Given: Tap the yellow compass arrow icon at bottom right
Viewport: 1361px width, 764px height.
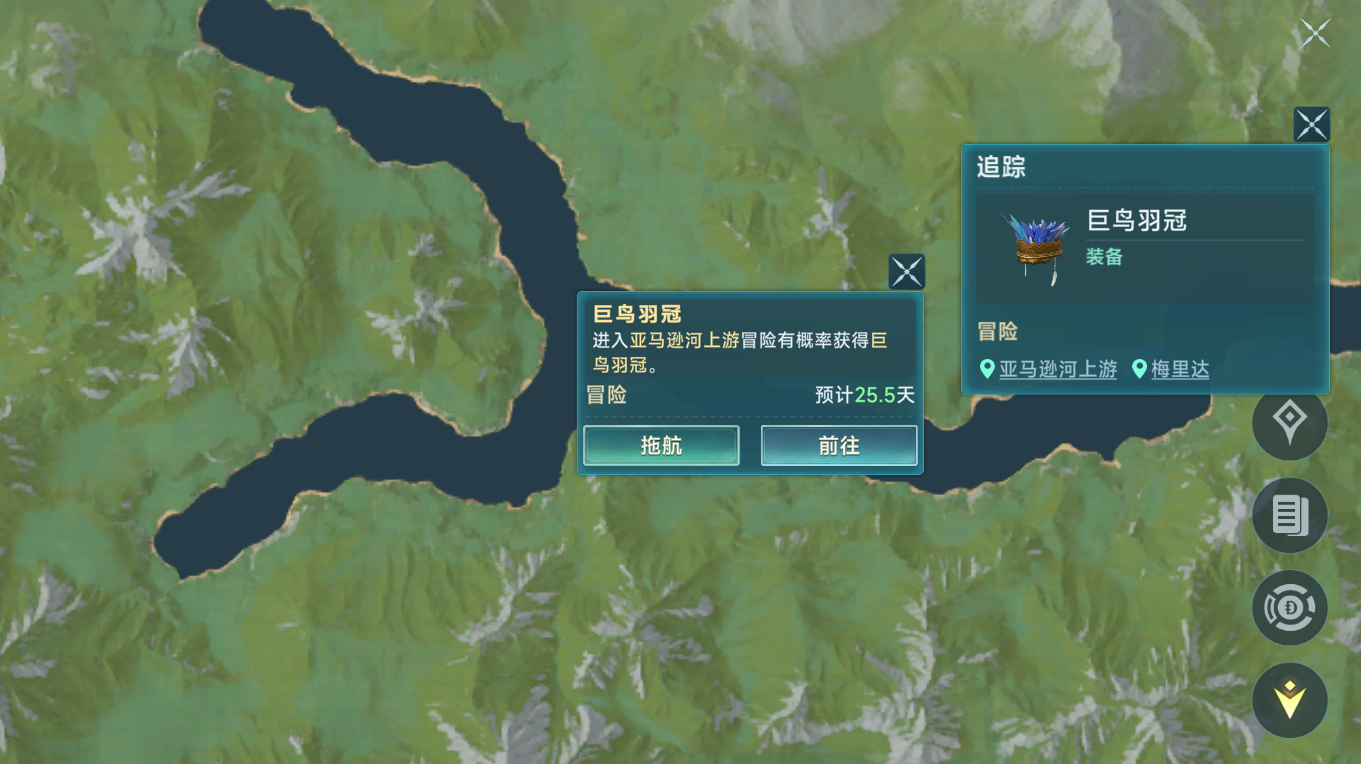Looking at the screenshot, I should tap(1289, 699).
